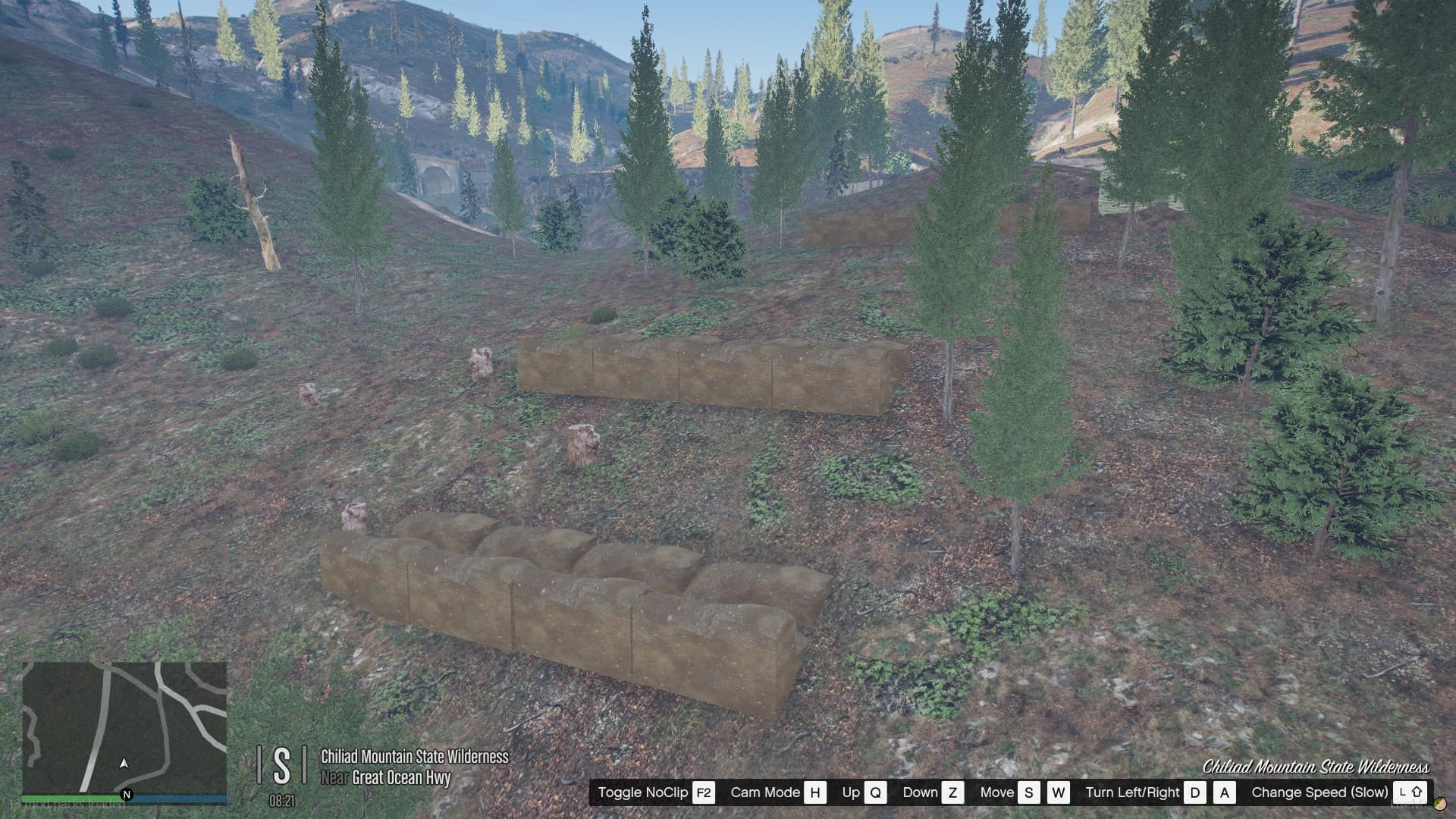This screenshot has height=819, width=1456.
Task: Click the Turn Left/Right control label
Action: click(x=1133, y=793)
